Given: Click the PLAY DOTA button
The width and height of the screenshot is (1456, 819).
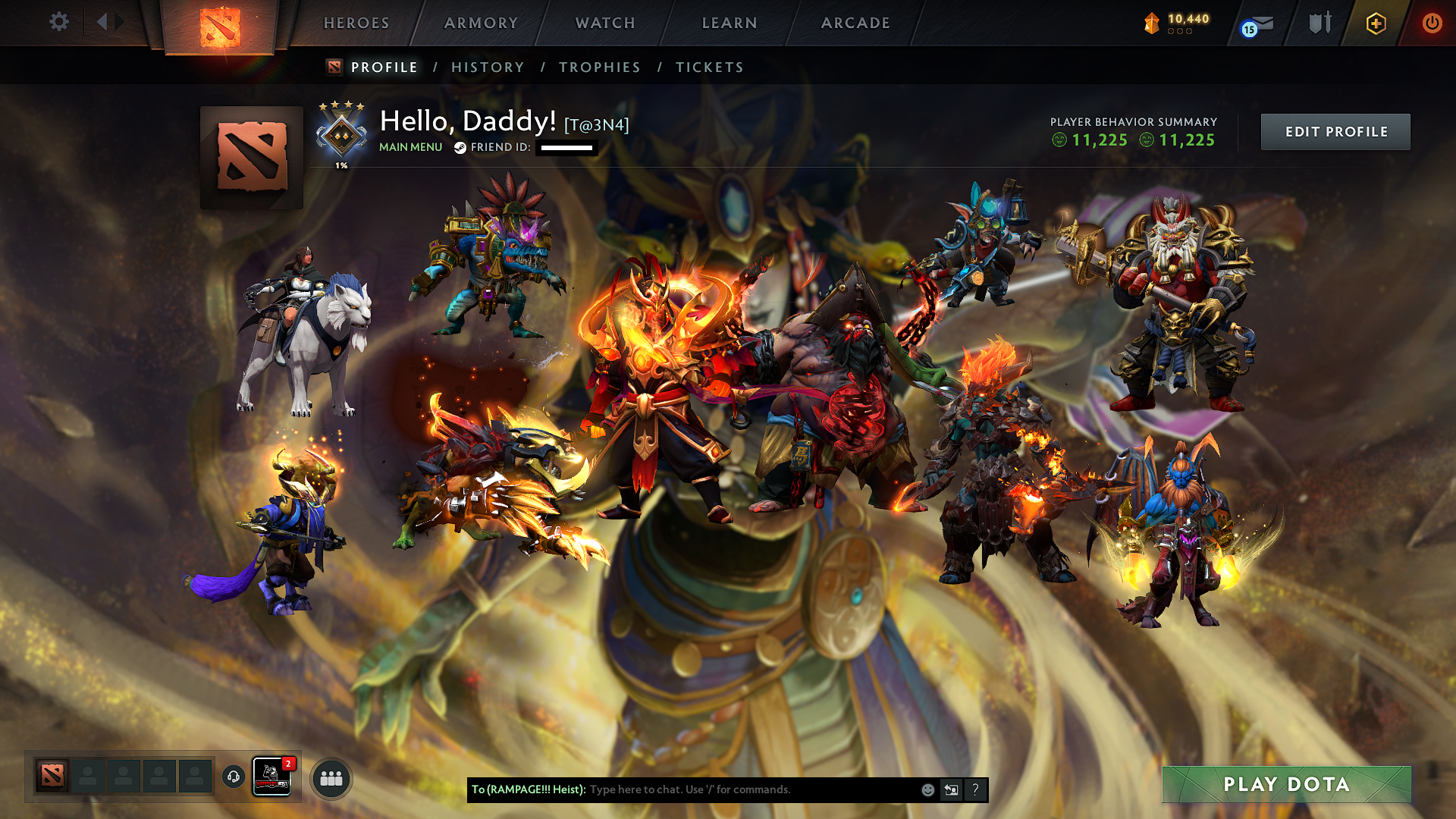Looking at the screenshot, I should tap(1286, 785).
